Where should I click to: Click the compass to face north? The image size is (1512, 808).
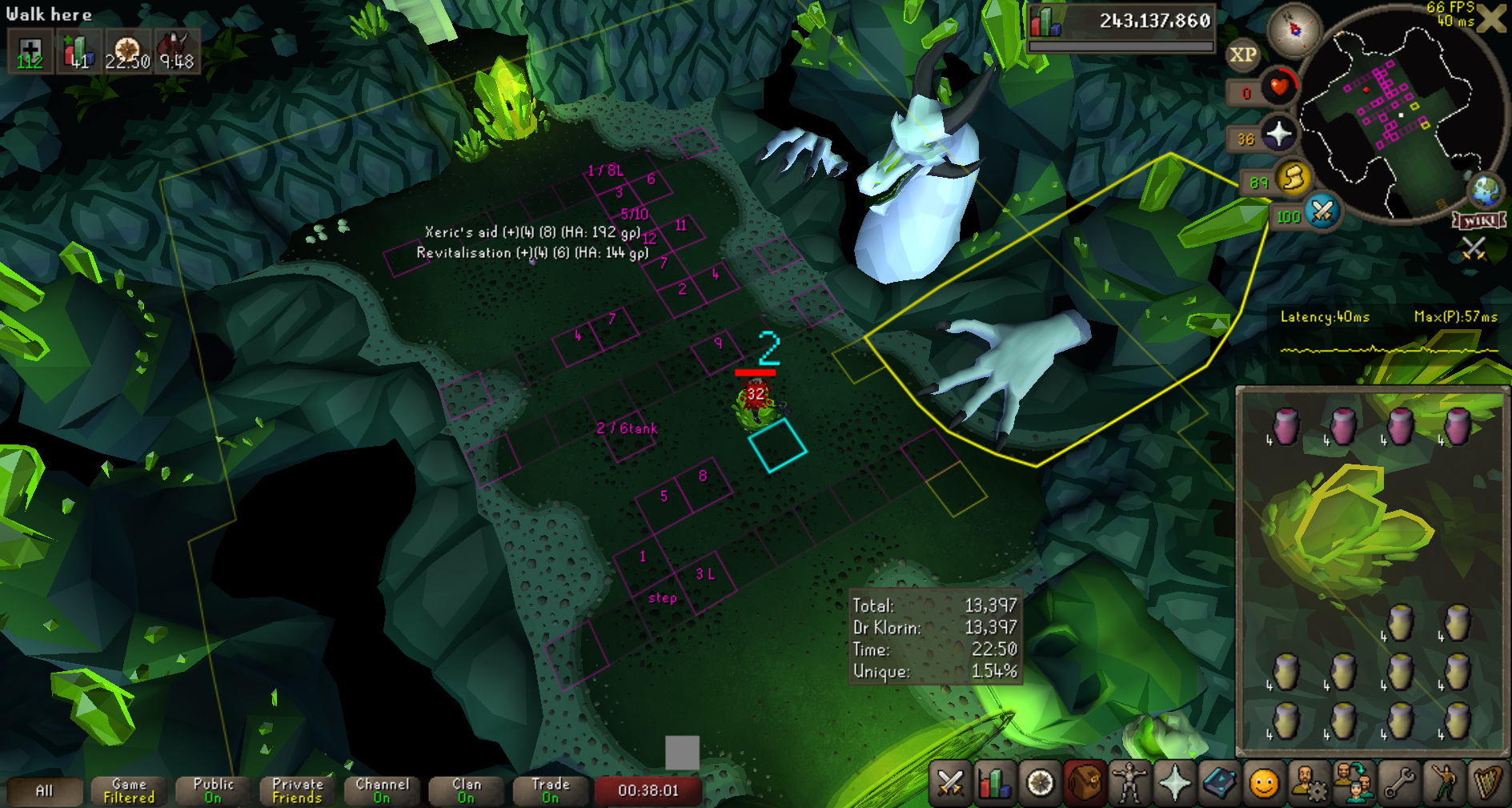click(1293, 30)
